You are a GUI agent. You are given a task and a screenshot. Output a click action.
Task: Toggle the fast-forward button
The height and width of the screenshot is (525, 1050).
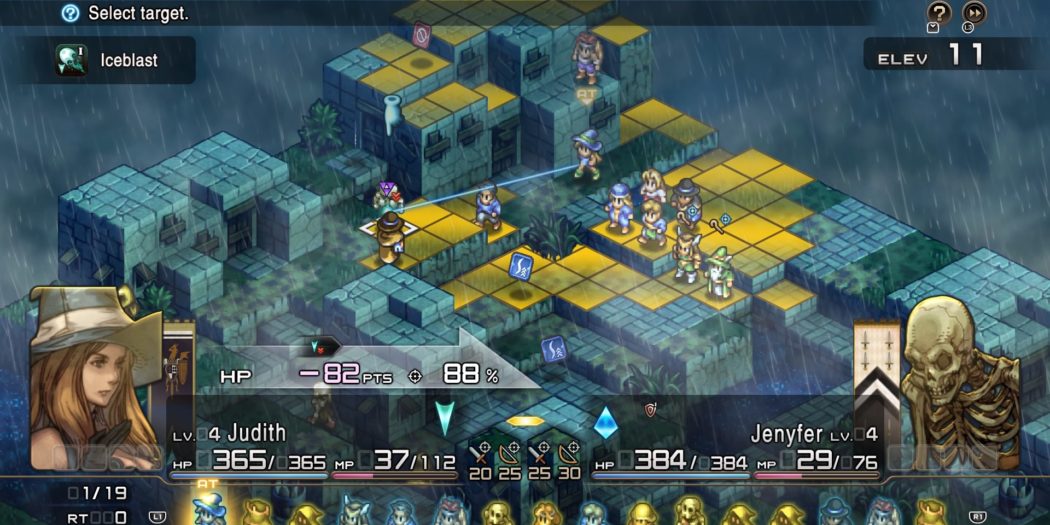coord(973,13)
